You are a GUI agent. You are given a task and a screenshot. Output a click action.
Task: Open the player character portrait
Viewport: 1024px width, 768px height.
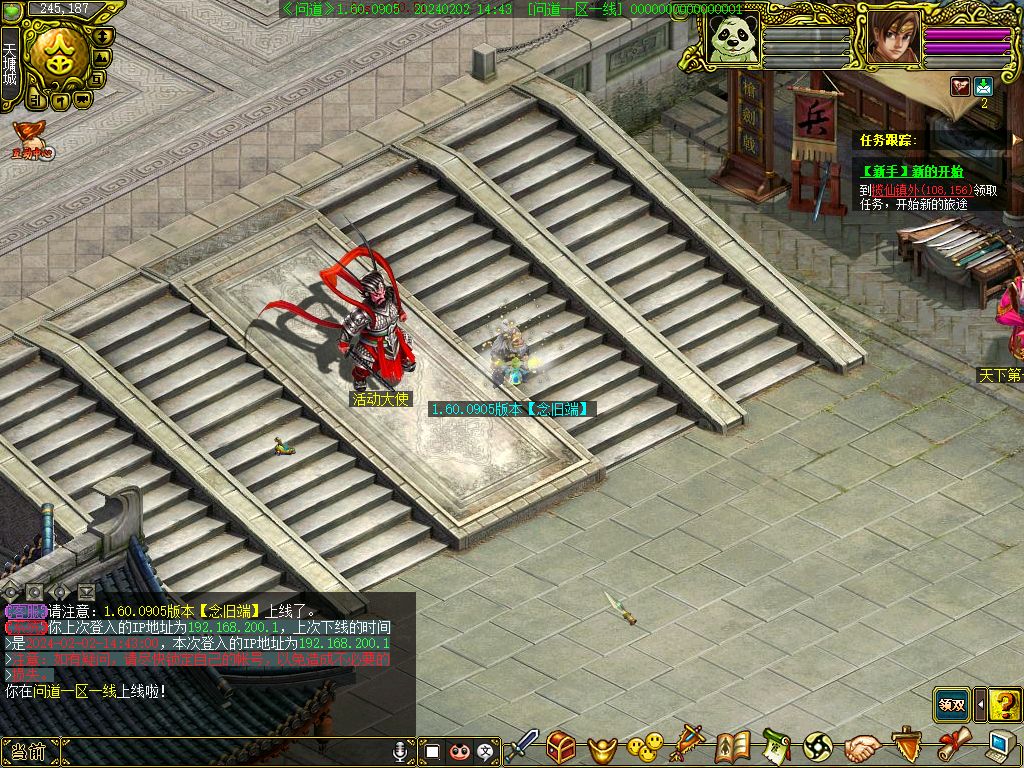(892, 38)
